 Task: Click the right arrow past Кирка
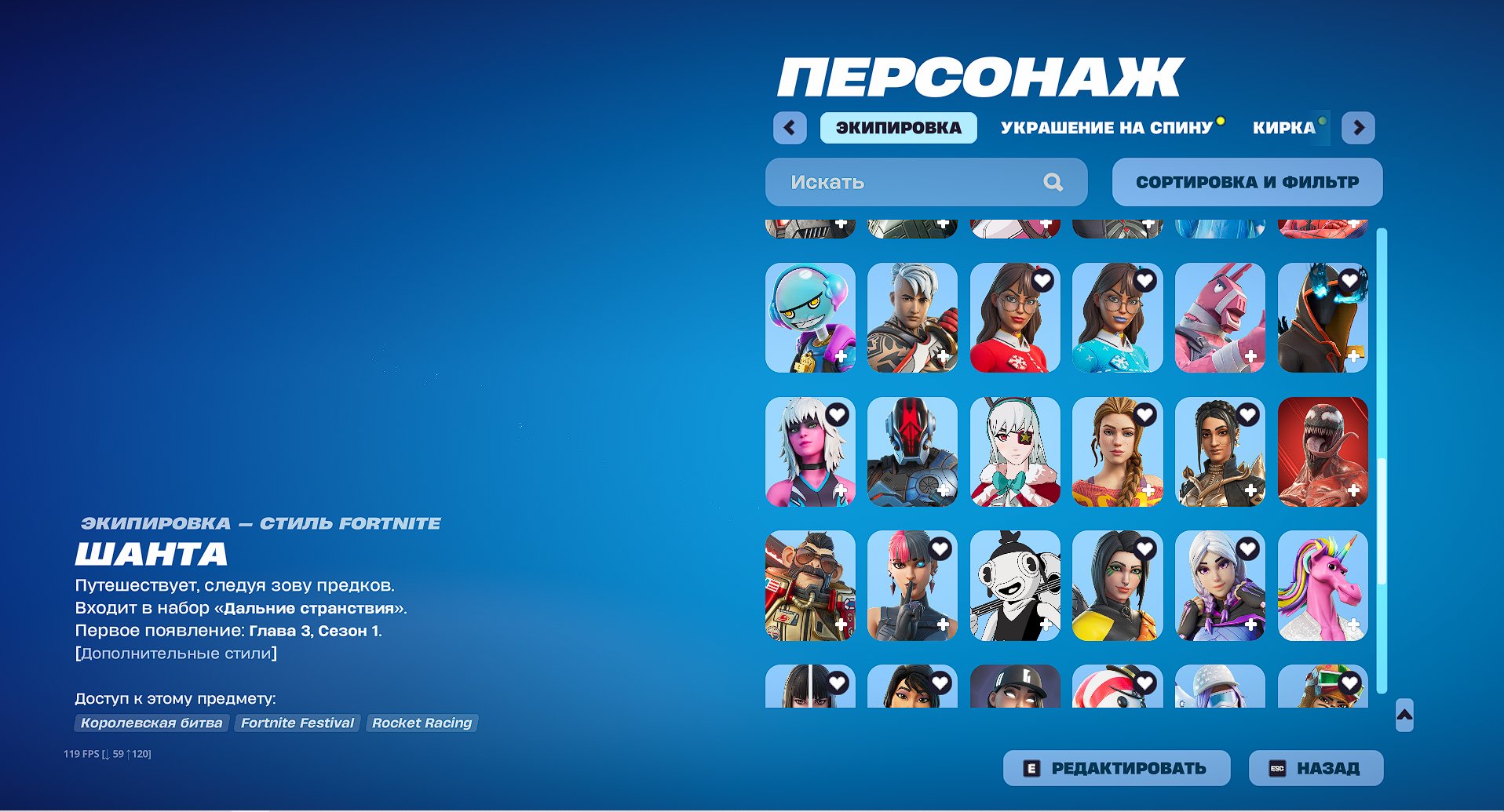point(1359,128)
